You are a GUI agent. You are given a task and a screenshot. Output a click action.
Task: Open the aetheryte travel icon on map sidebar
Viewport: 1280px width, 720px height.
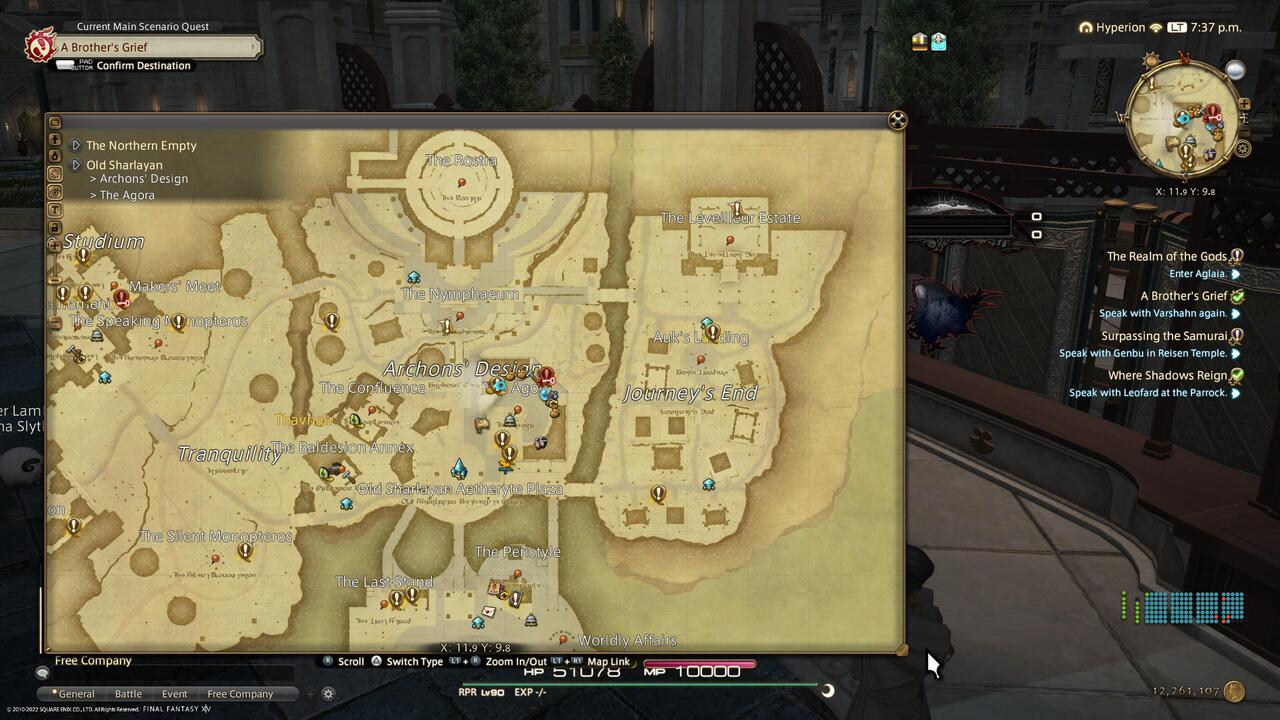coord(55,155)
